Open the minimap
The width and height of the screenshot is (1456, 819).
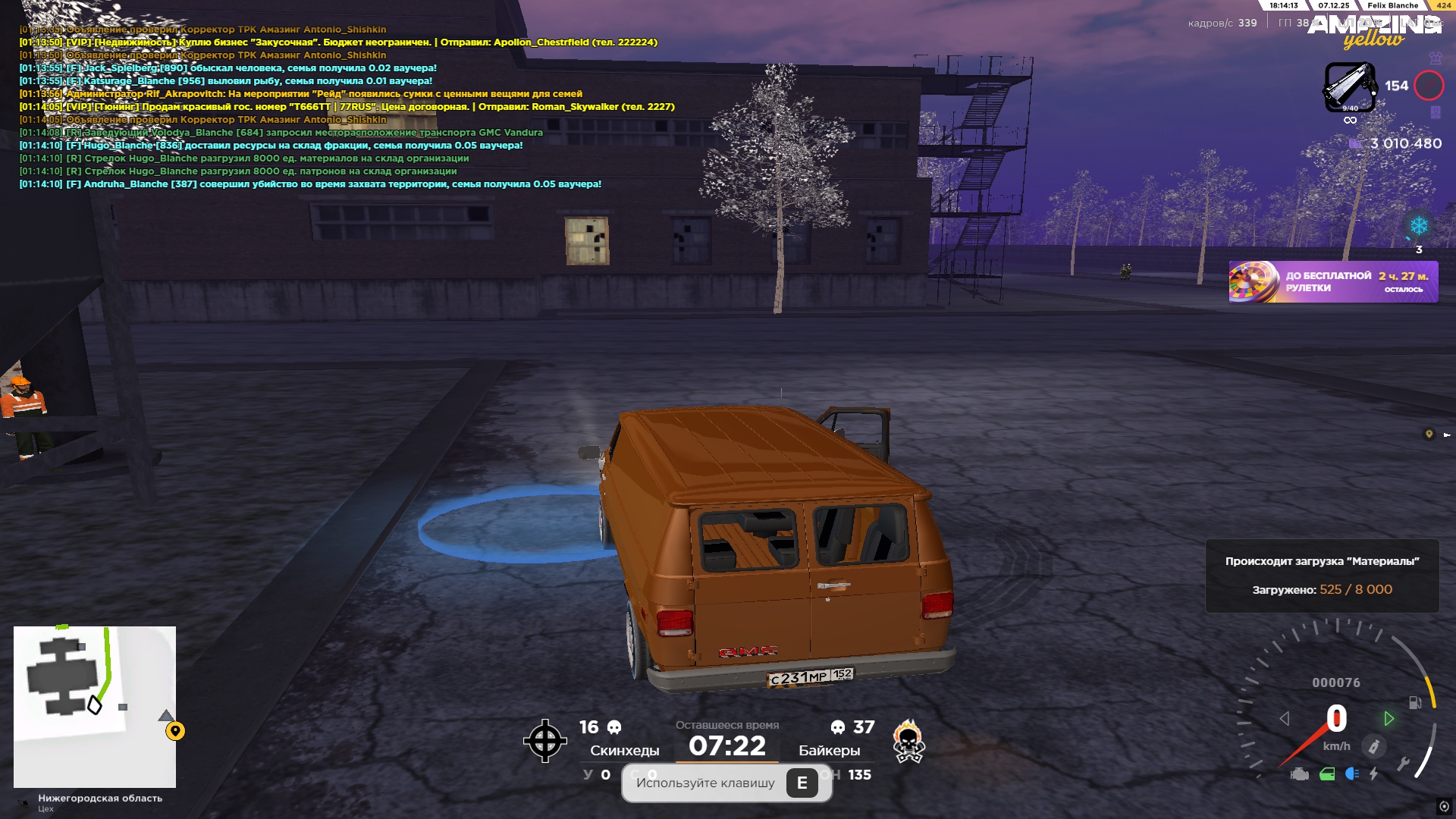tap(95, 707)
